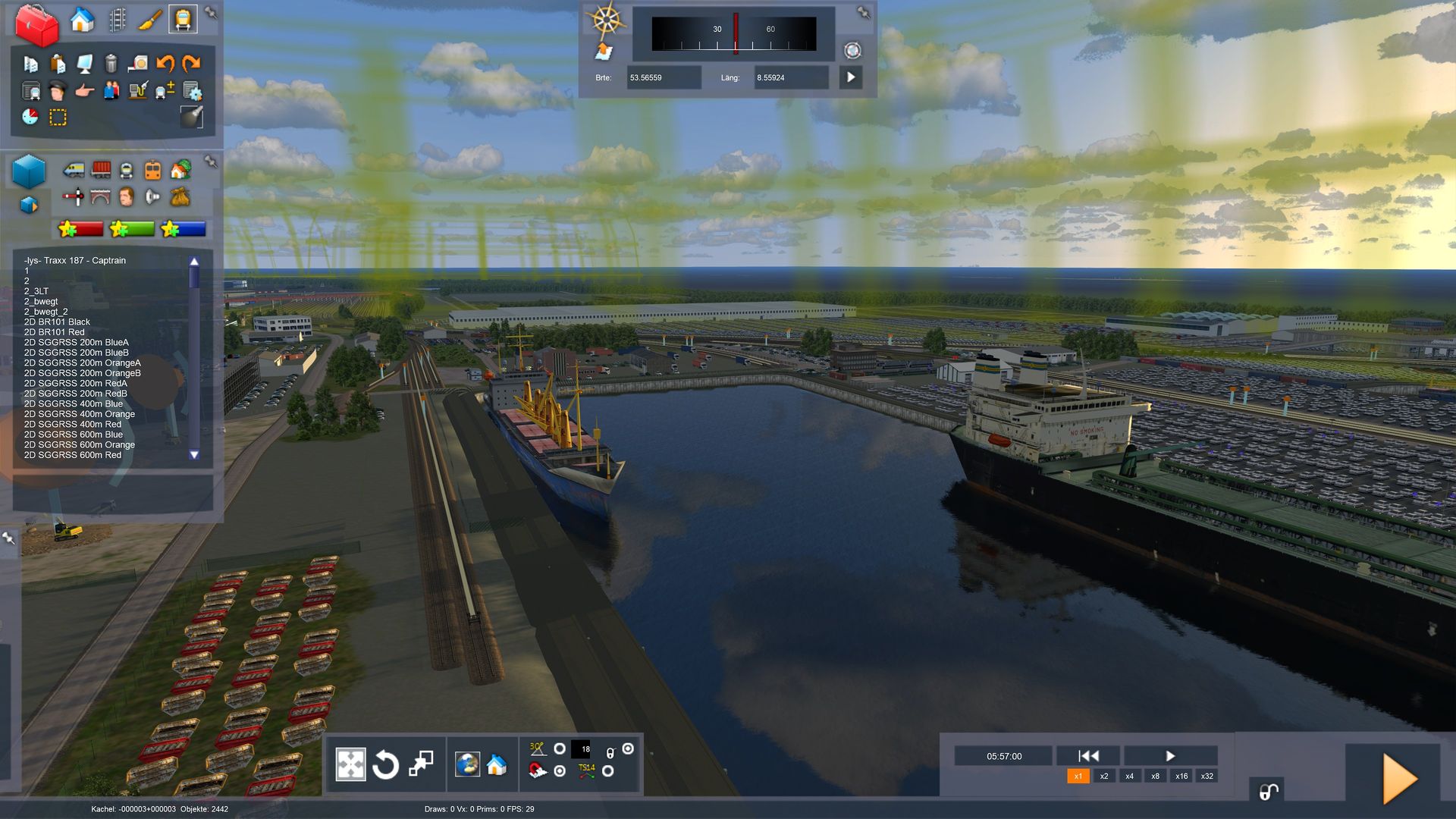Click the Brte latitude input field
This screenshot has width=1456, height=819.
663,77
